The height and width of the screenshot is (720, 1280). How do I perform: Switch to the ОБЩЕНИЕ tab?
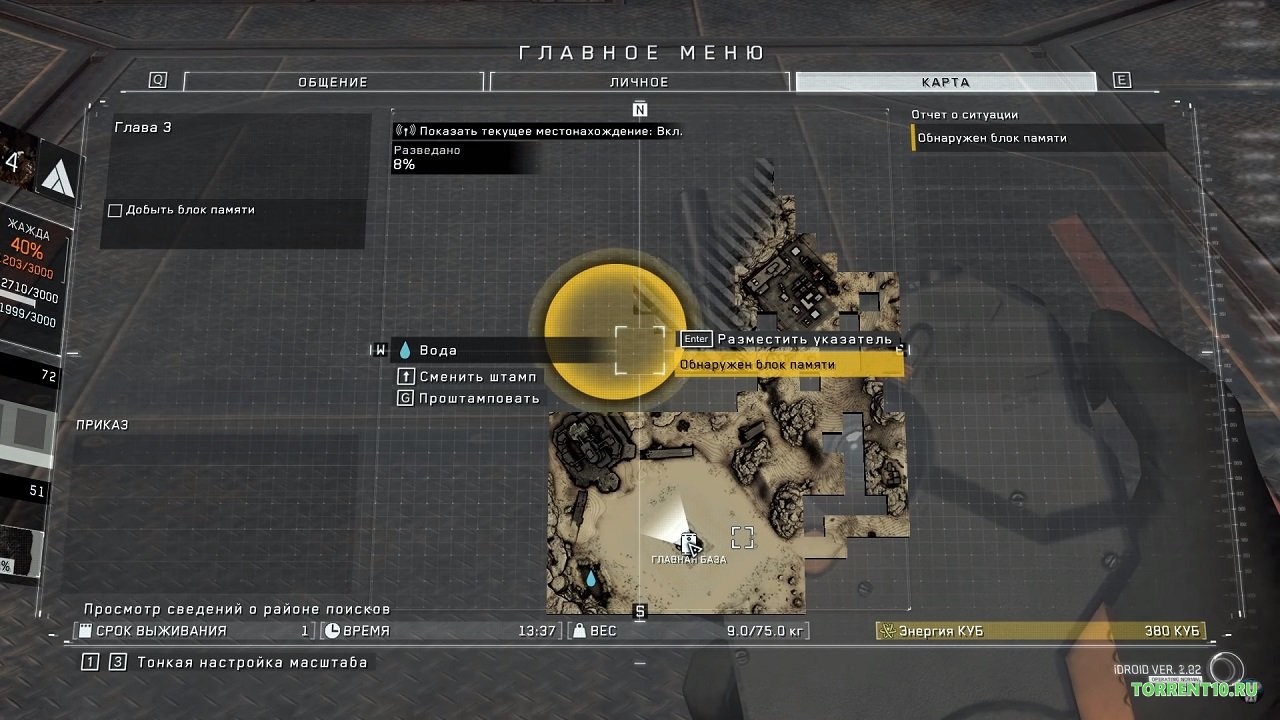[333, 82]
